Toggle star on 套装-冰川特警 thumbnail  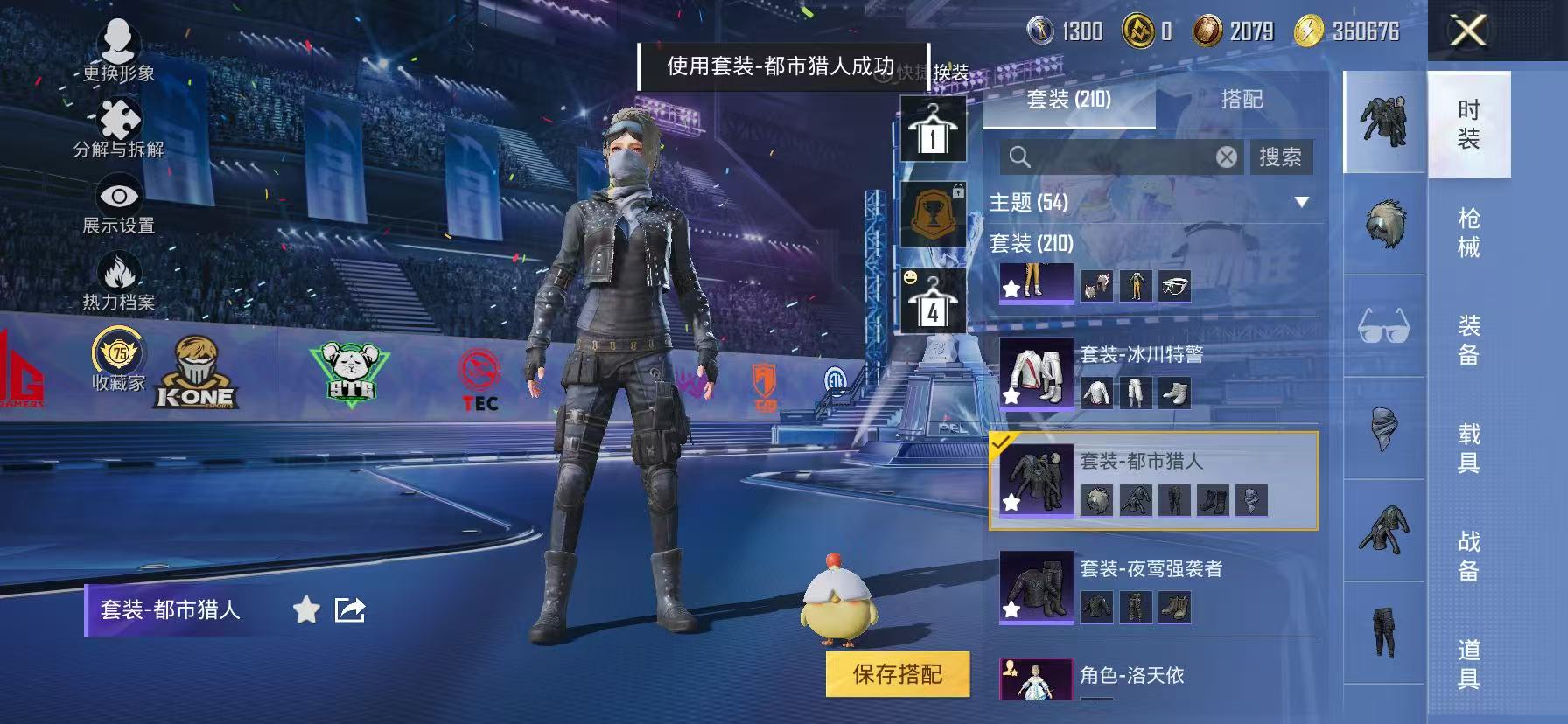point(1012,397)
